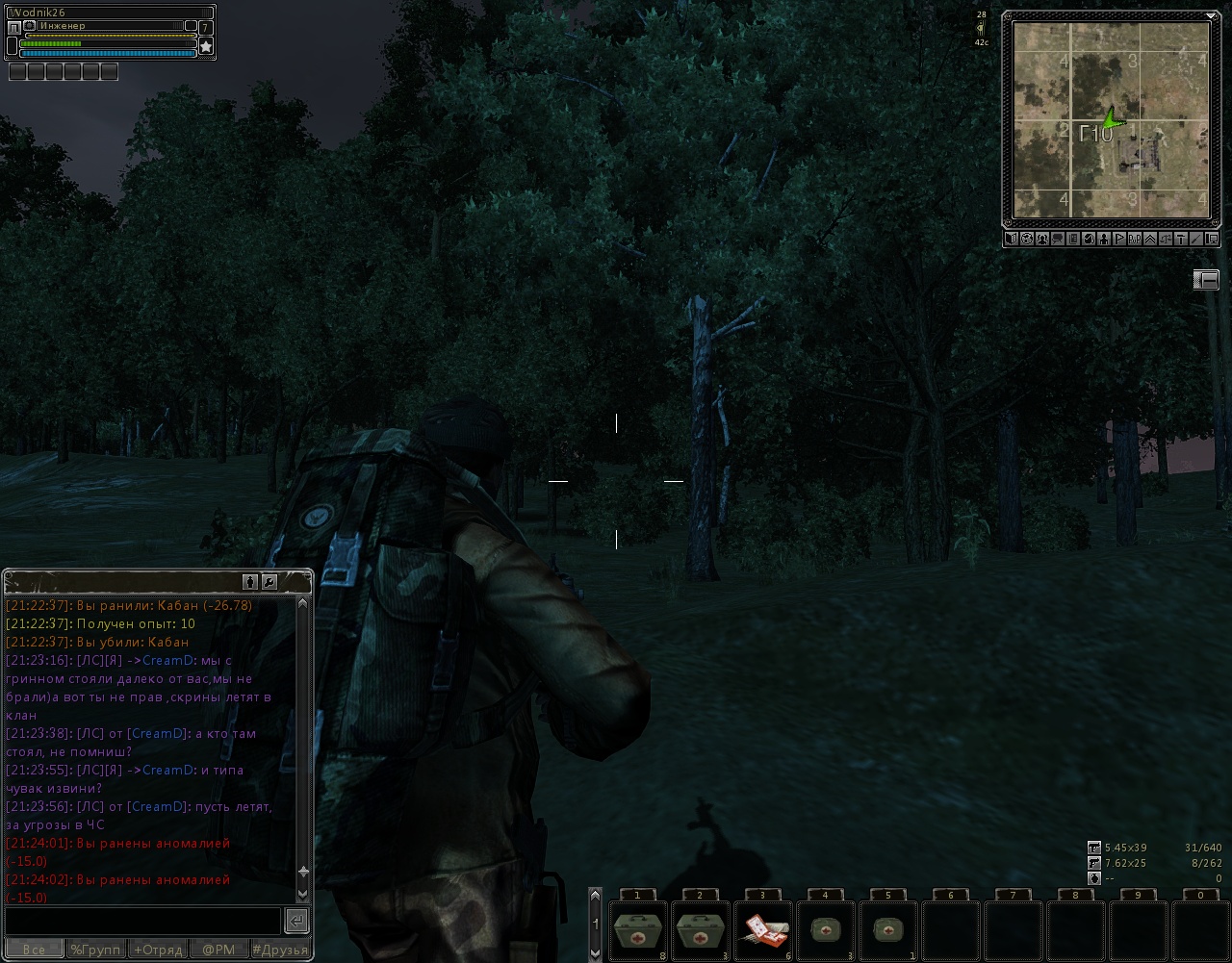Image resolution: width=1232 pixels, height=963 pixels.
Task: Open the "#Друзья" chat tab
Action: [x=280, y=950]
